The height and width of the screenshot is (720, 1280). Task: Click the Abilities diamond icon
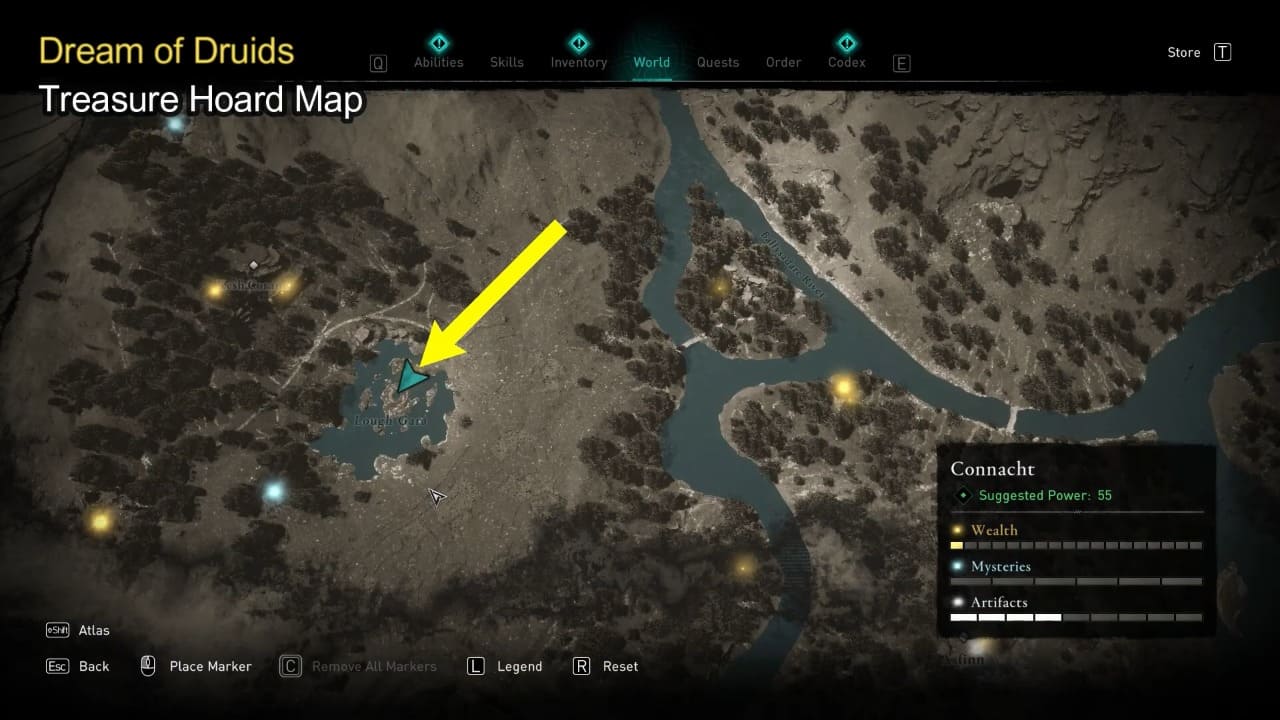click(x=438, y=42)
